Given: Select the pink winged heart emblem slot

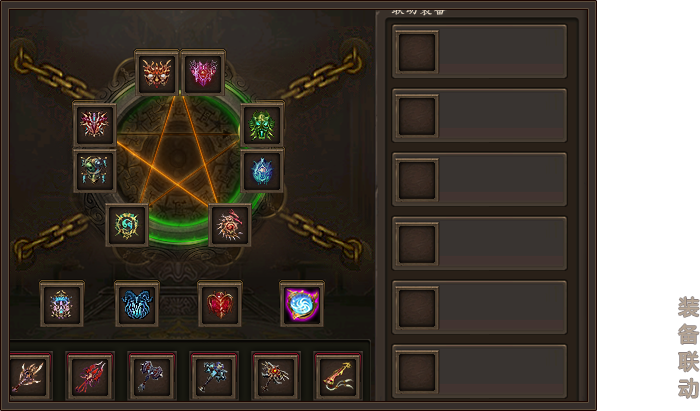Looking at the screenshot, I should [x=203, y=72].
